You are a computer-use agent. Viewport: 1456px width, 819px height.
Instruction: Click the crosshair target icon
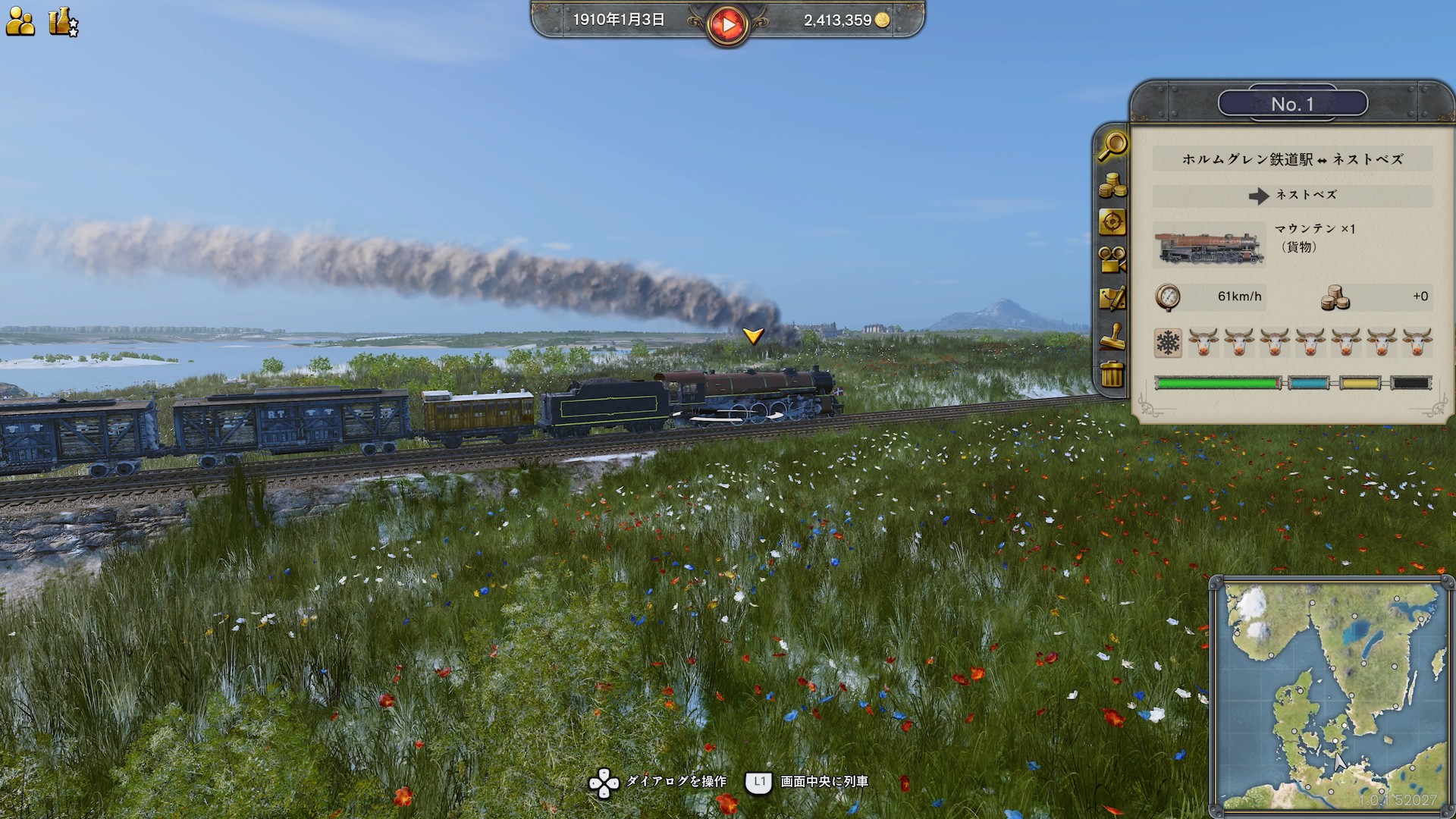(1112, 222)
